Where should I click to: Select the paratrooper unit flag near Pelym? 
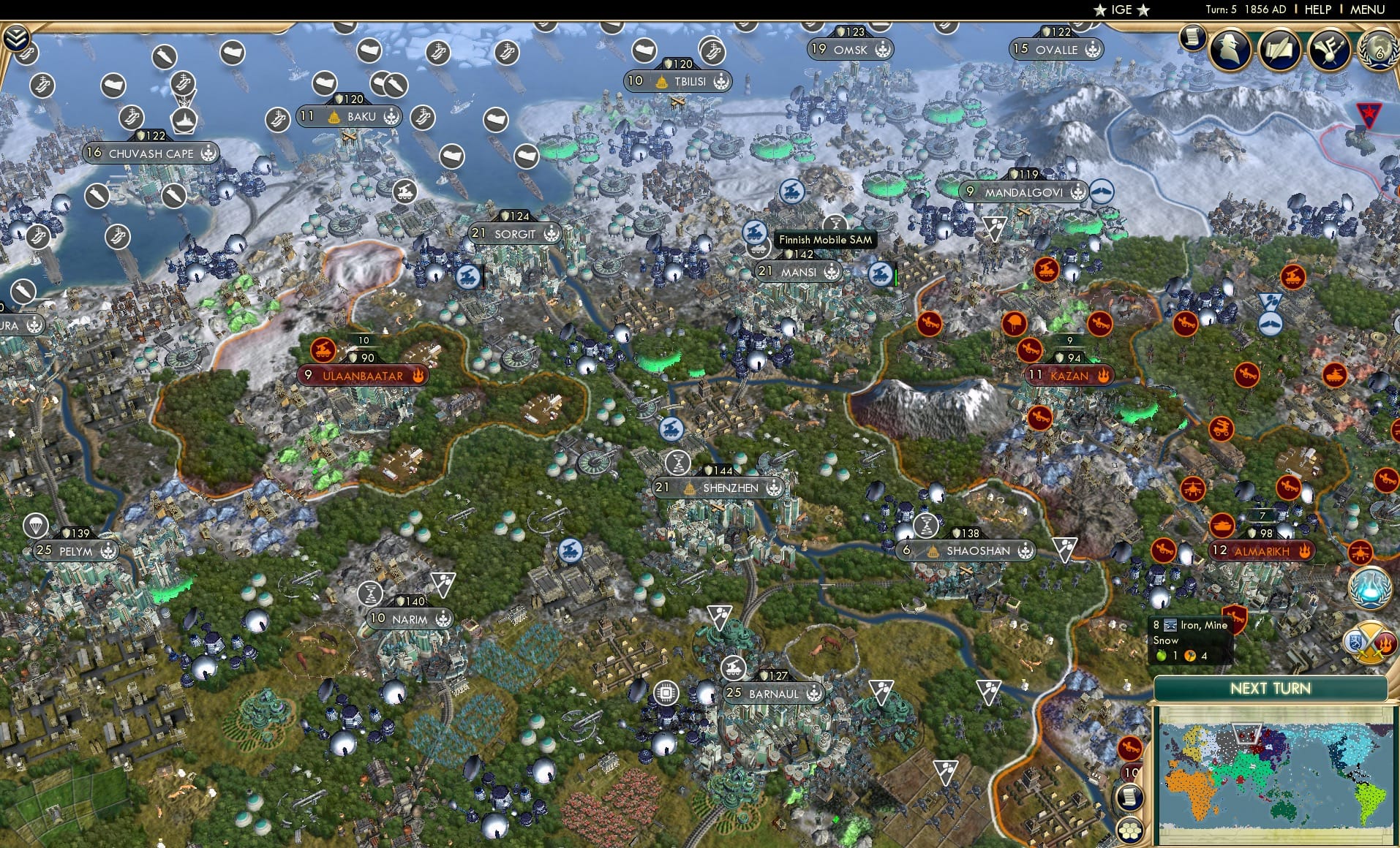36,526
